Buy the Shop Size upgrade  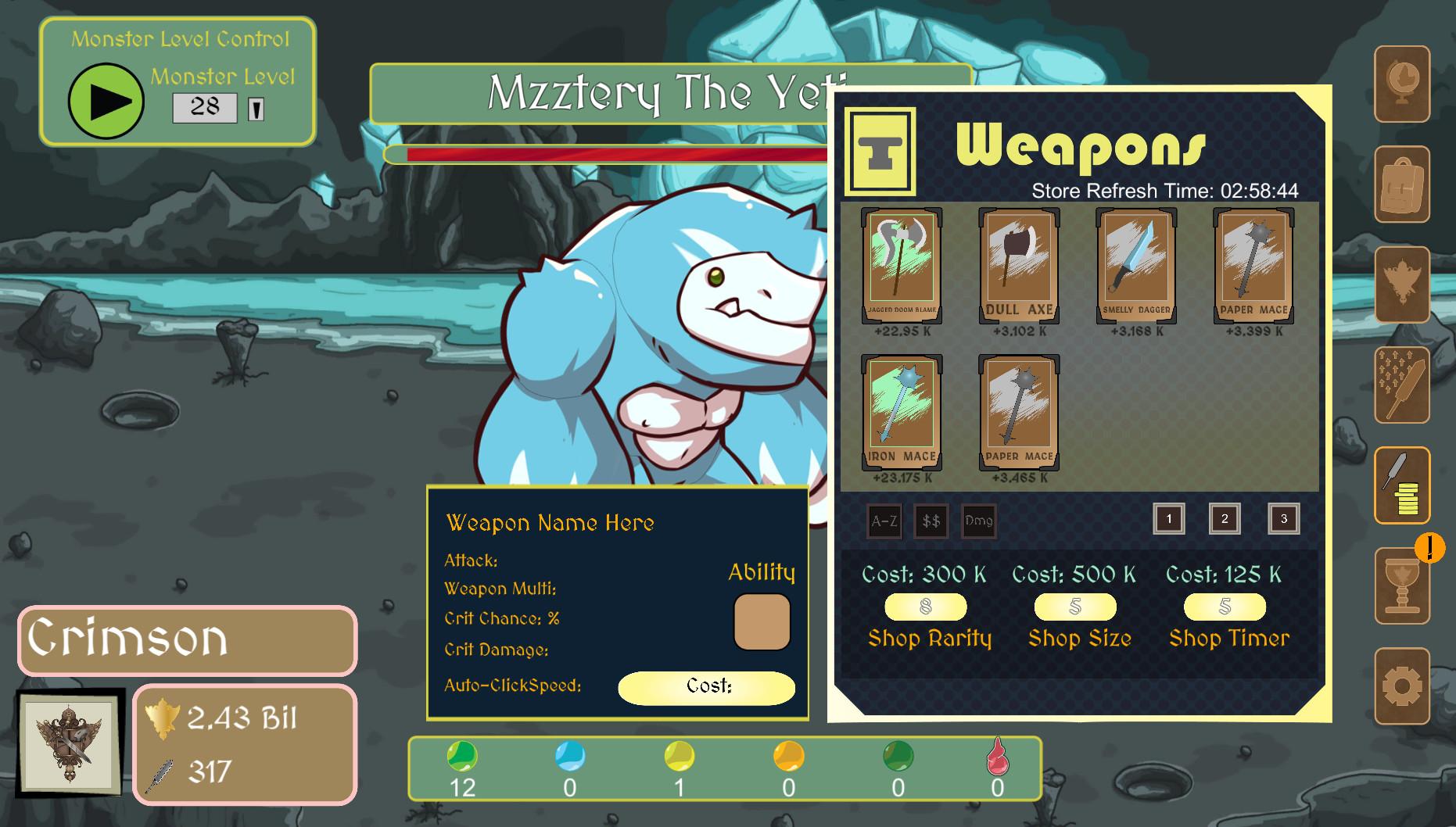coord(1075,607)
